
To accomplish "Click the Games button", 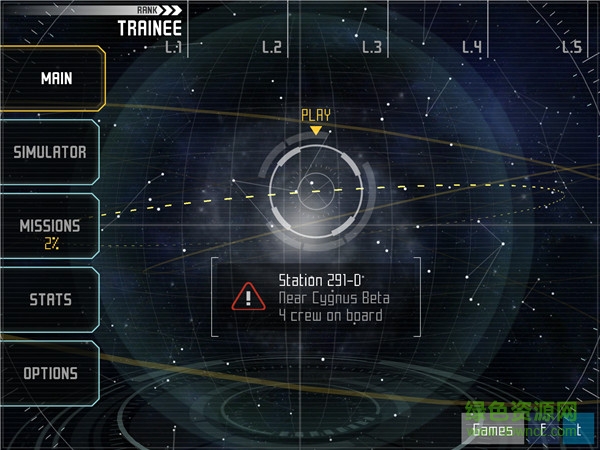I will 493,431.
